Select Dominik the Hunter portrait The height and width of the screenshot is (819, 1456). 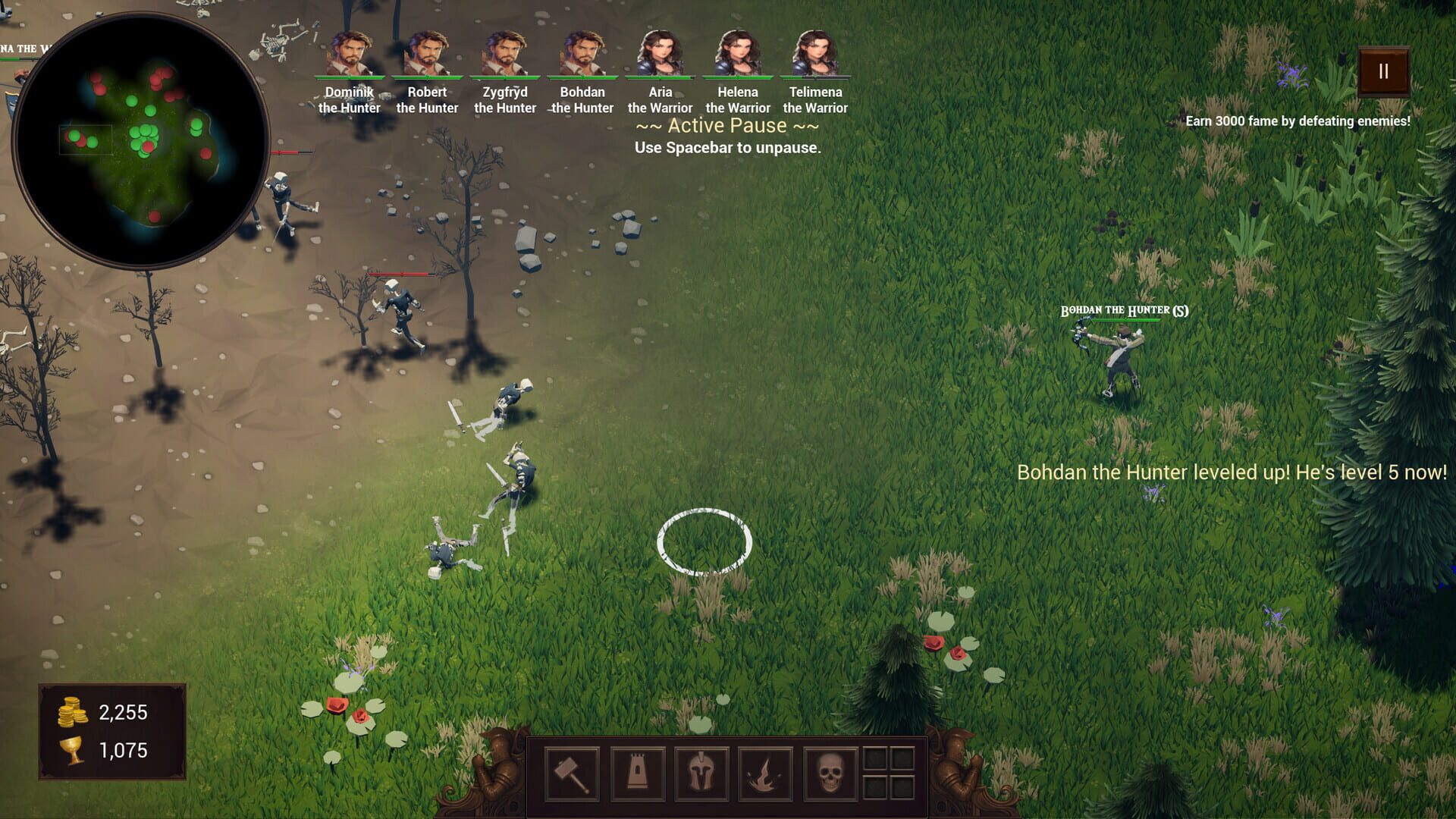pyautogui.click(x=351, y=53)
